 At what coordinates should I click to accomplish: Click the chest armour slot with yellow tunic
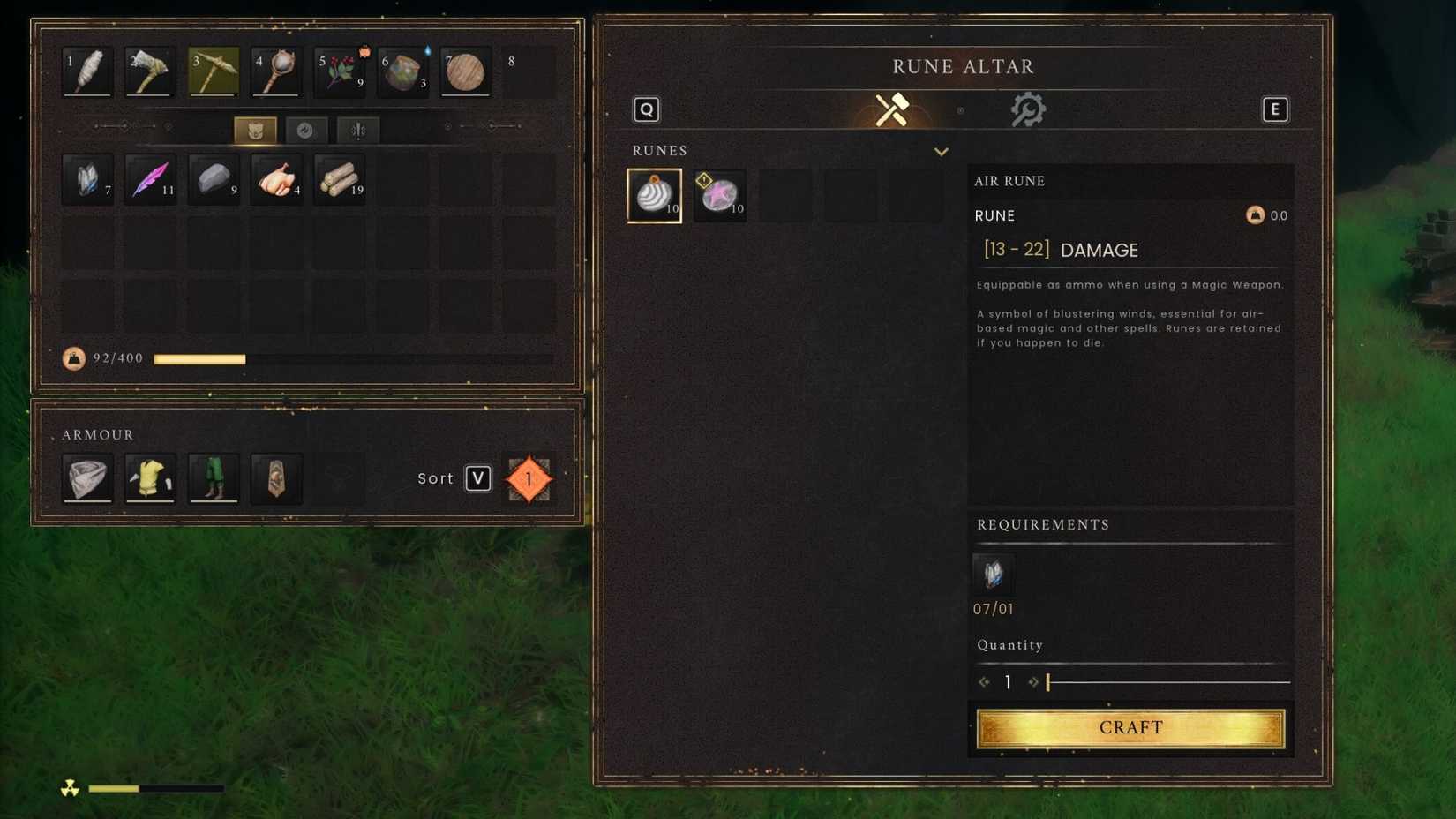[x=150, y=477]
